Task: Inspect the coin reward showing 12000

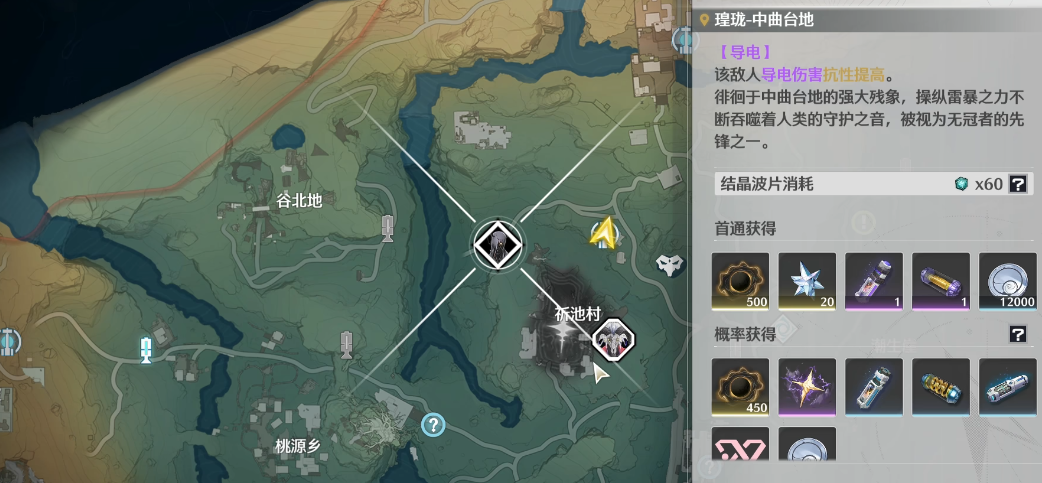Action: 1008,281
